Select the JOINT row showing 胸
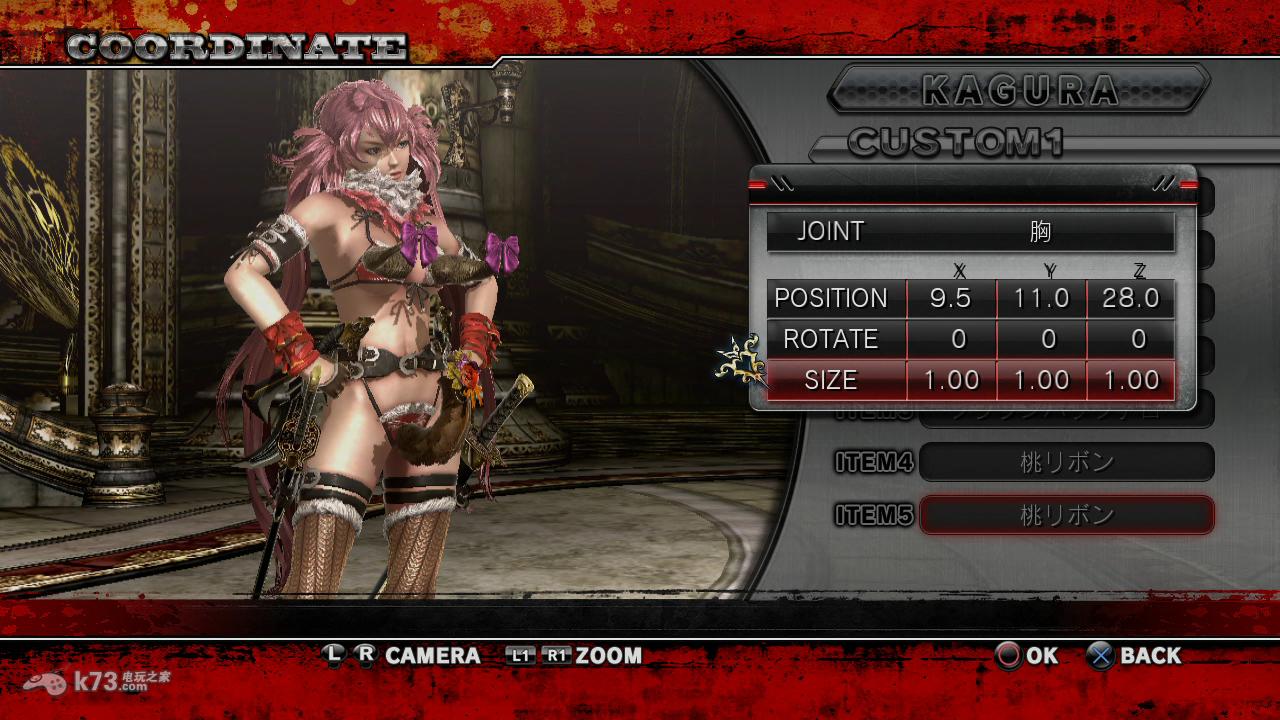The image size is (1280, 720). pyautogui.click(x=970, y=232)
